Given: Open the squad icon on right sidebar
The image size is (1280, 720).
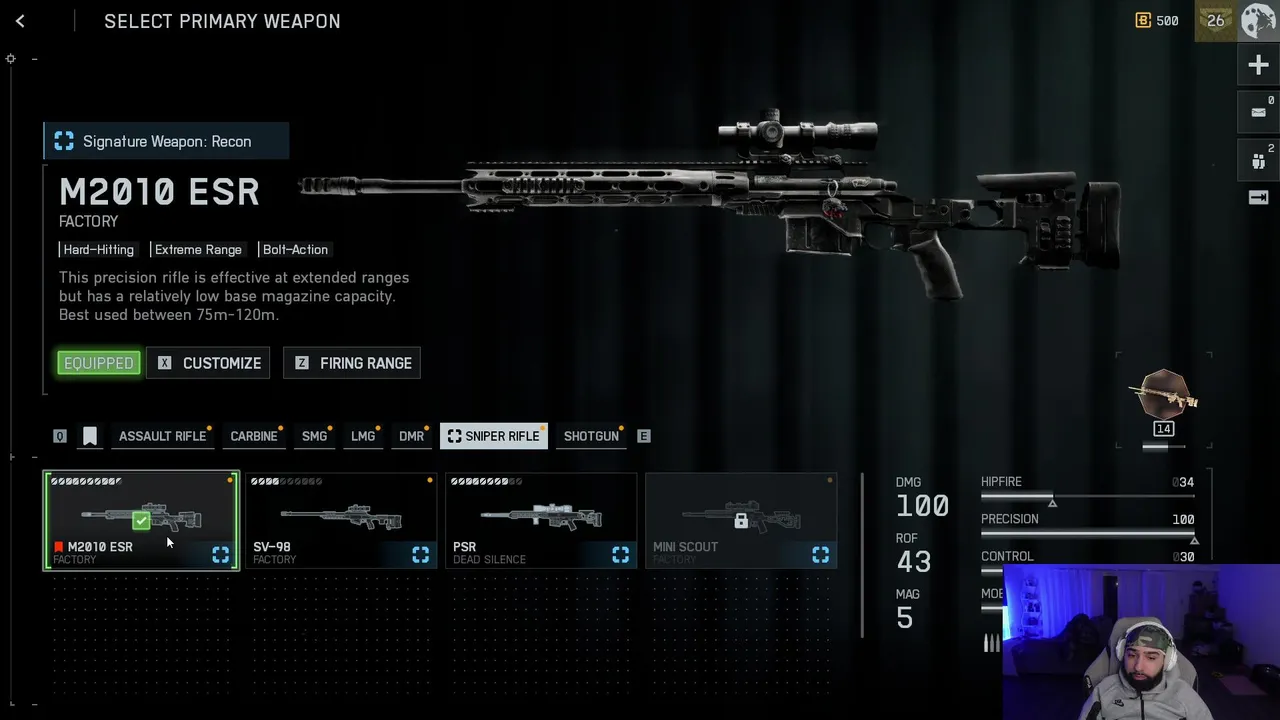Looking at the screenshot, I should (1258, 159).
